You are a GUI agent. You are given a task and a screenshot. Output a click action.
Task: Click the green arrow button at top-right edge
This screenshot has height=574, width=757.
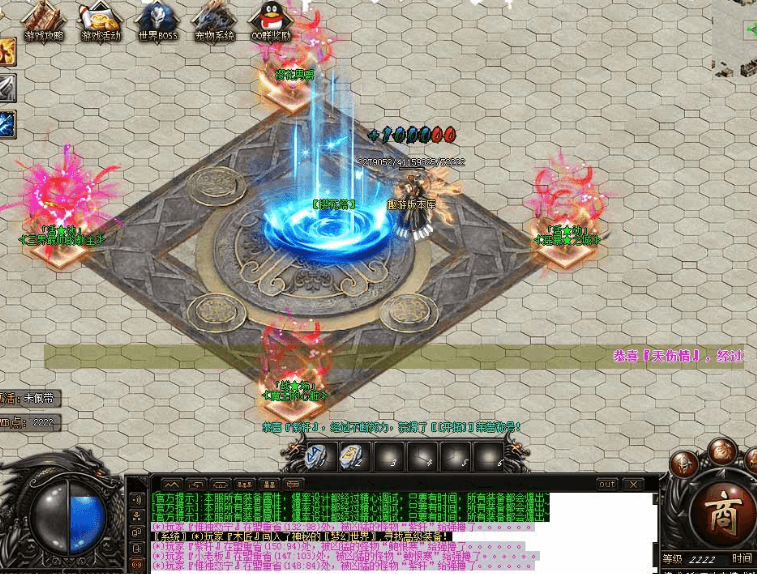[750, 30]
